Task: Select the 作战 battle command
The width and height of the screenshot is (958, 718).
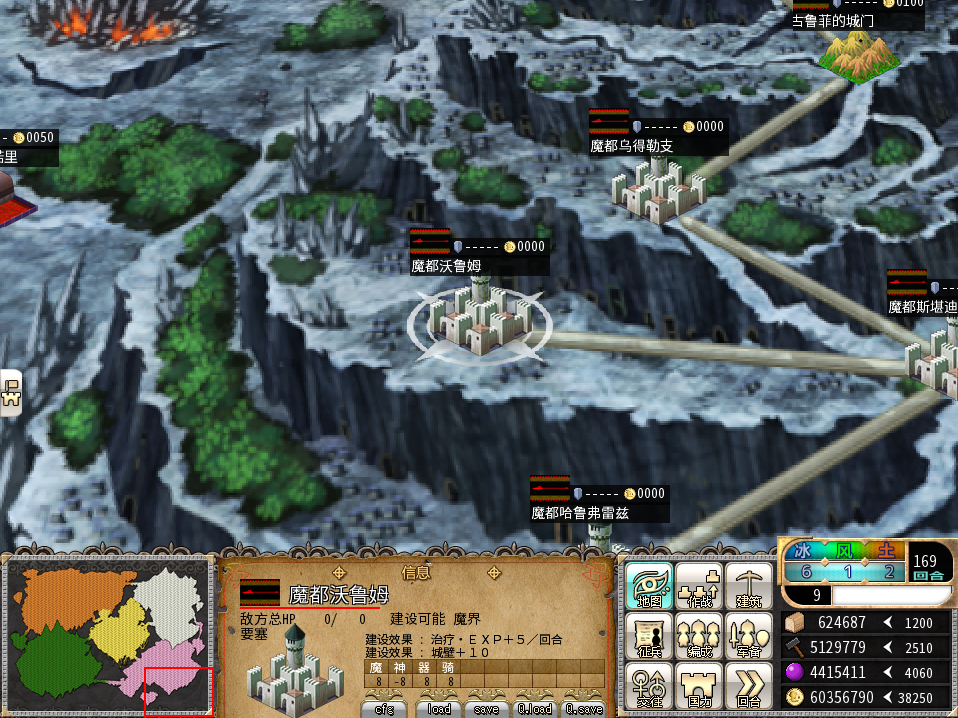Action: (699, 586)
